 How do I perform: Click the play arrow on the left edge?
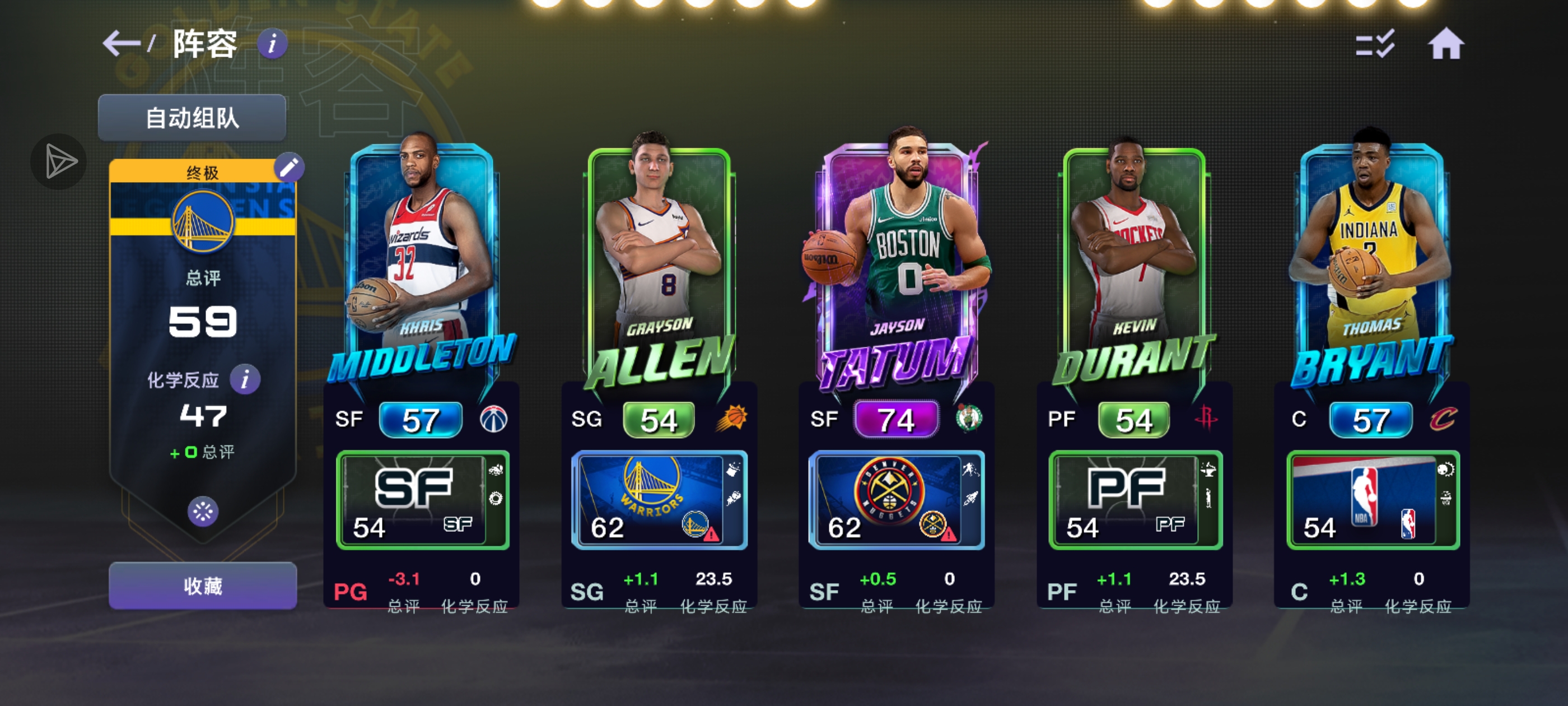[x=58, y=161]
